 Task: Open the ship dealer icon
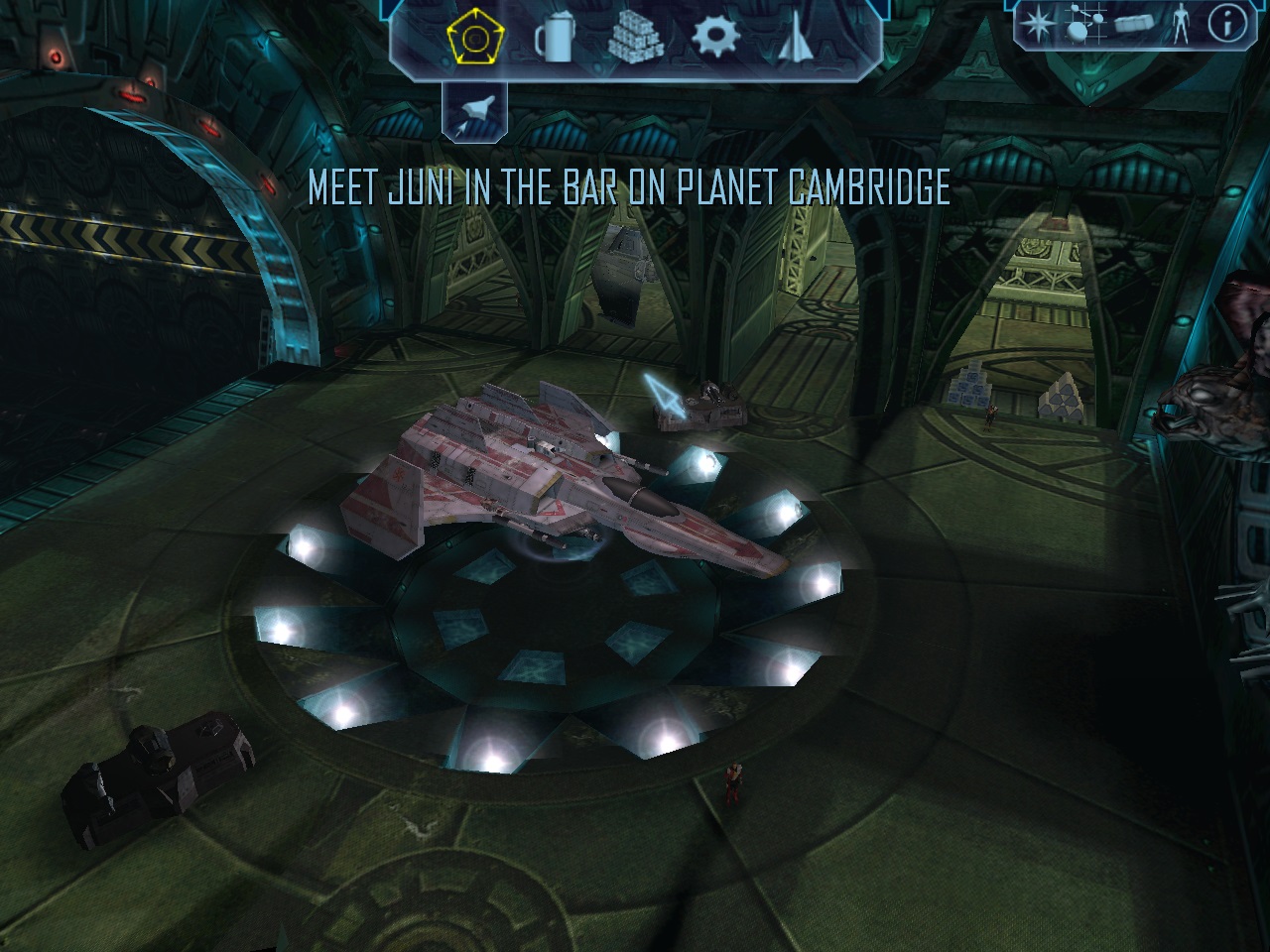(795, 38)
